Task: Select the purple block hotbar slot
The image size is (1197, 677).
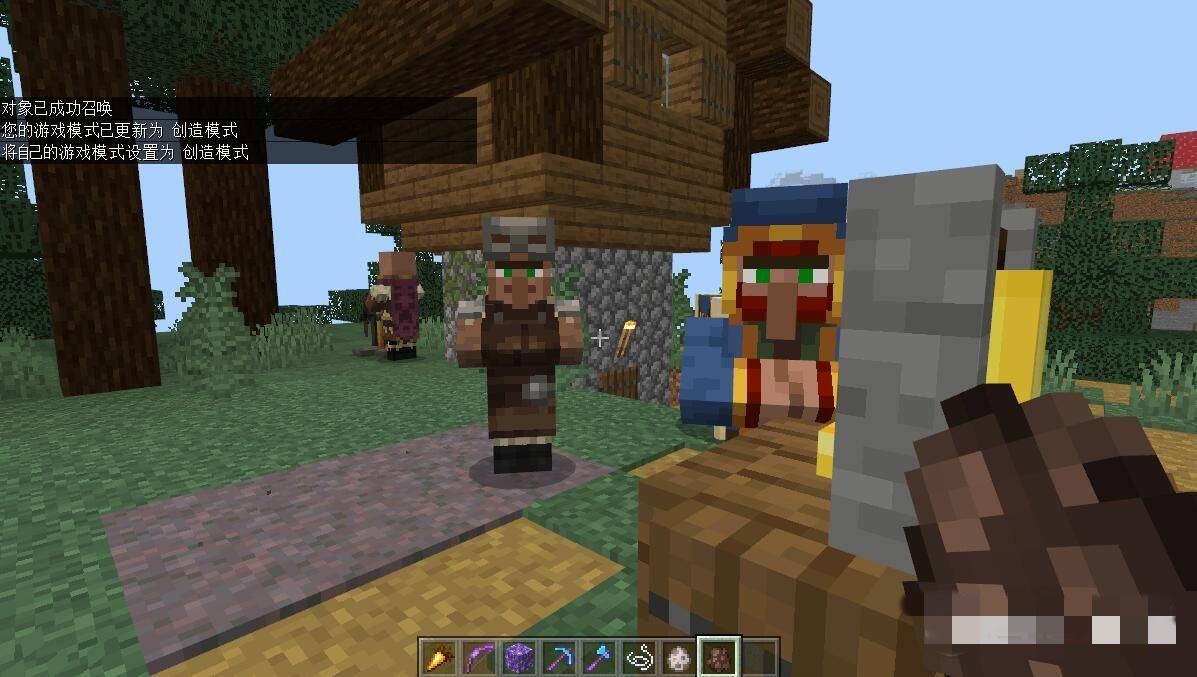Action: [x=518, y=658]
